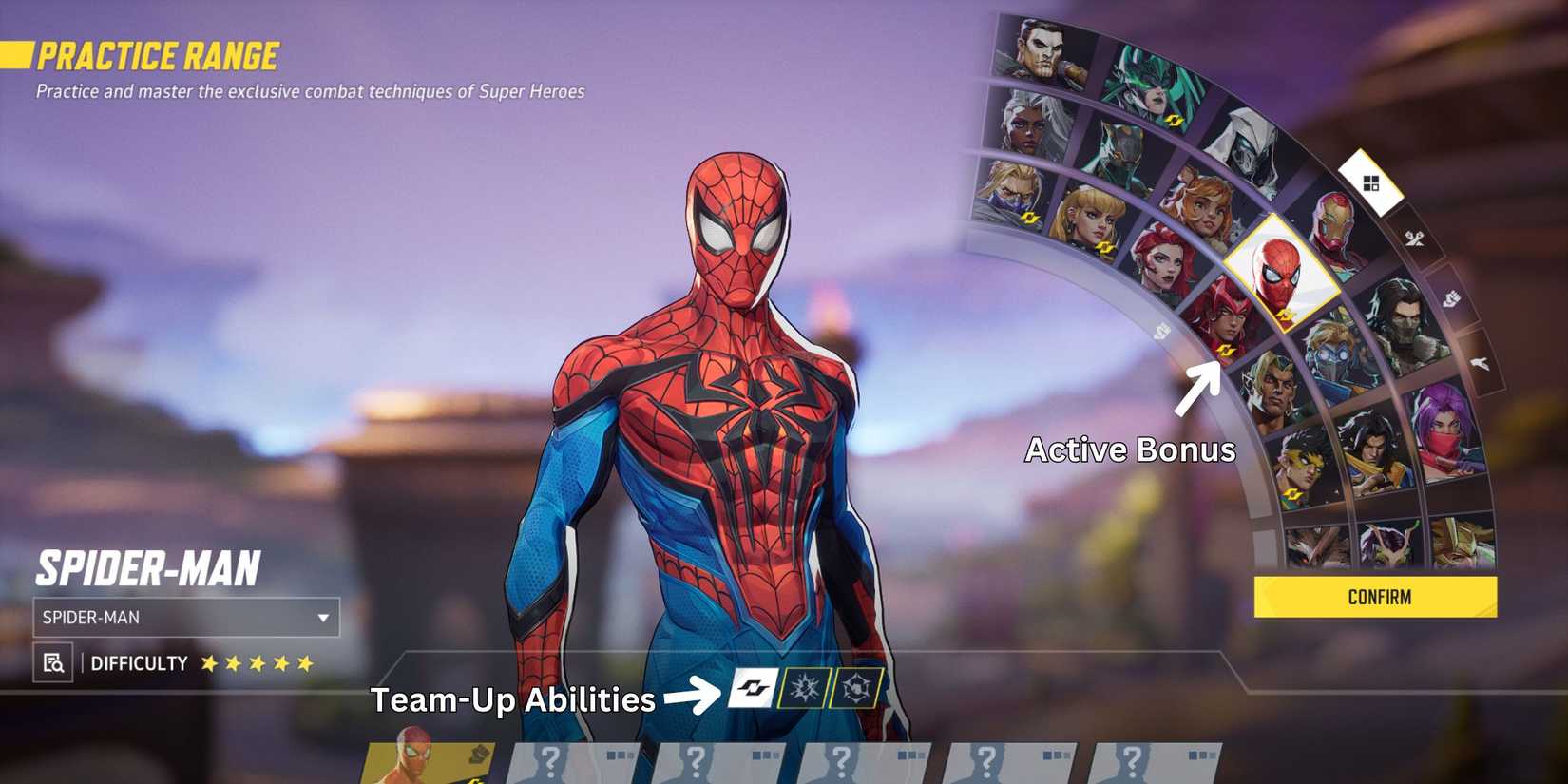
Task: Select the Duelist crossed-weapons role filter icon
Action: (1416, 239)
